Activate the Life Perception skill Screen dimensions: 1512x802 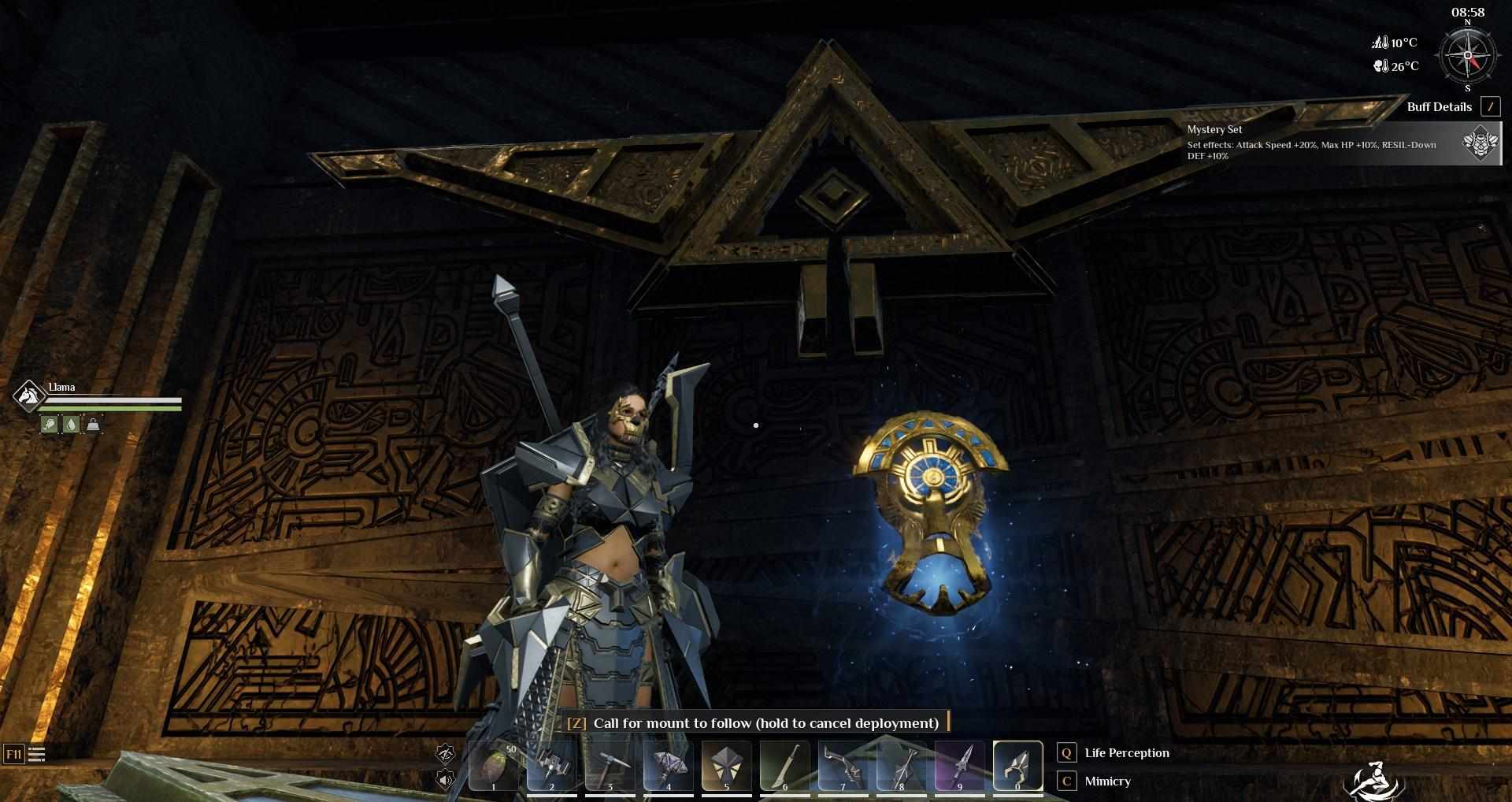click(1126, 753)
